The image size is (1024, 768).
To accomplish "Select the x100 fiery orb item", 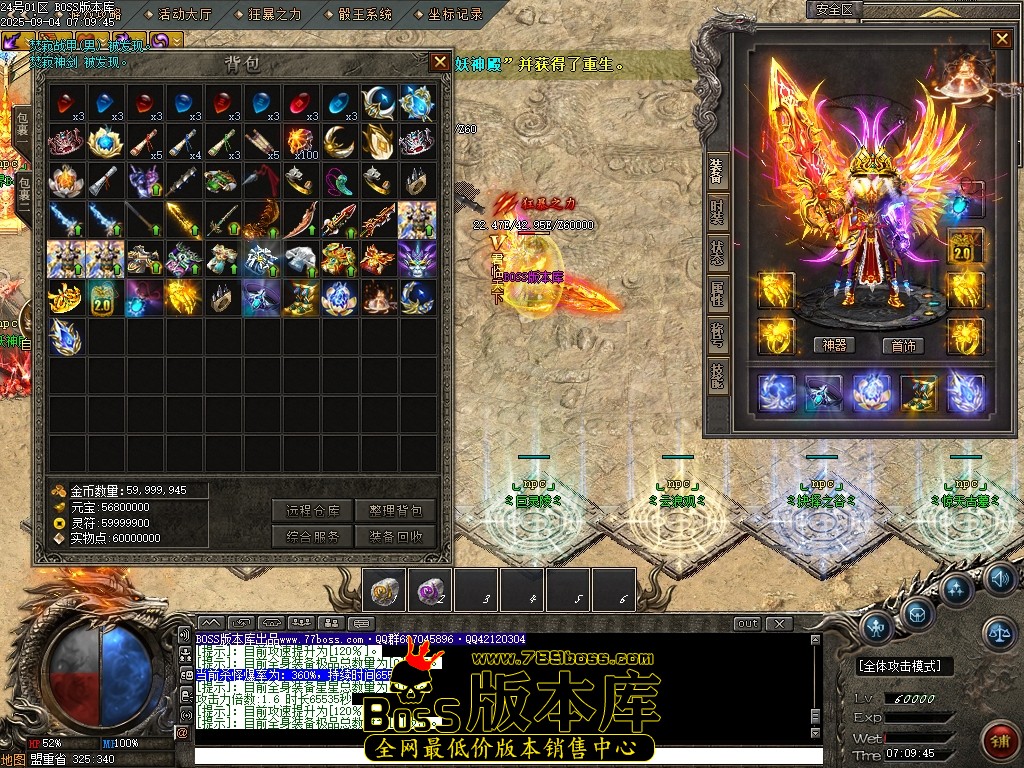I will [x=300, y=142].
